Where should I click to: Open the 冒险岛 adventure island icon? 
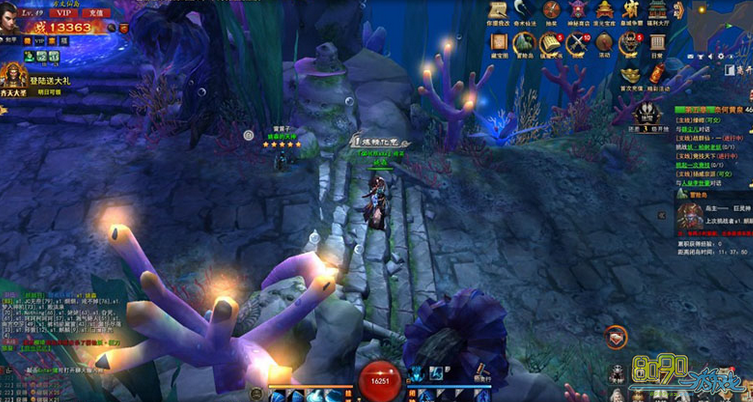525,45
